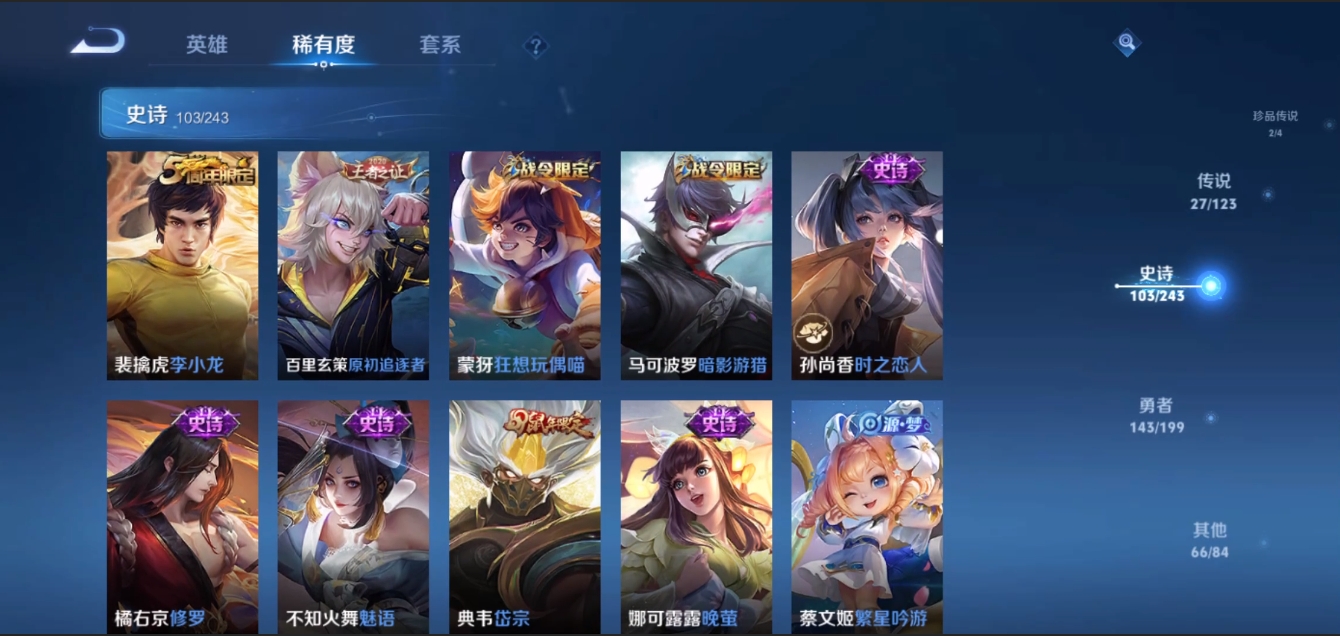Image resolution: width=1340 pixels, height=636 pixels.
Task: Jump to the 其他 rarity section
Action: point(1210,539)
